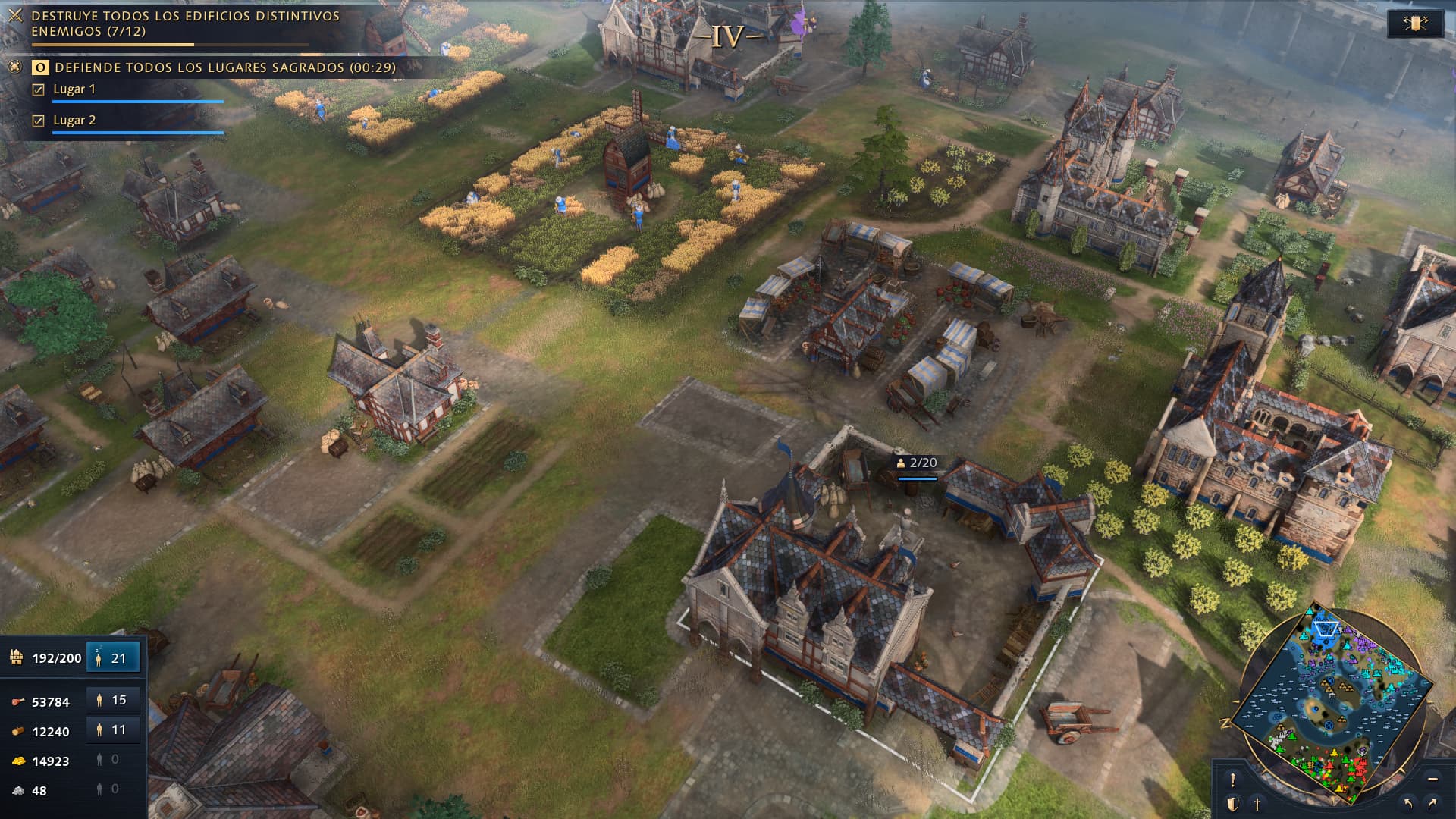1456x819 pixels.
Task: Click the Defiende todos los lugares sagrados objective
Action: pos(224,67)
